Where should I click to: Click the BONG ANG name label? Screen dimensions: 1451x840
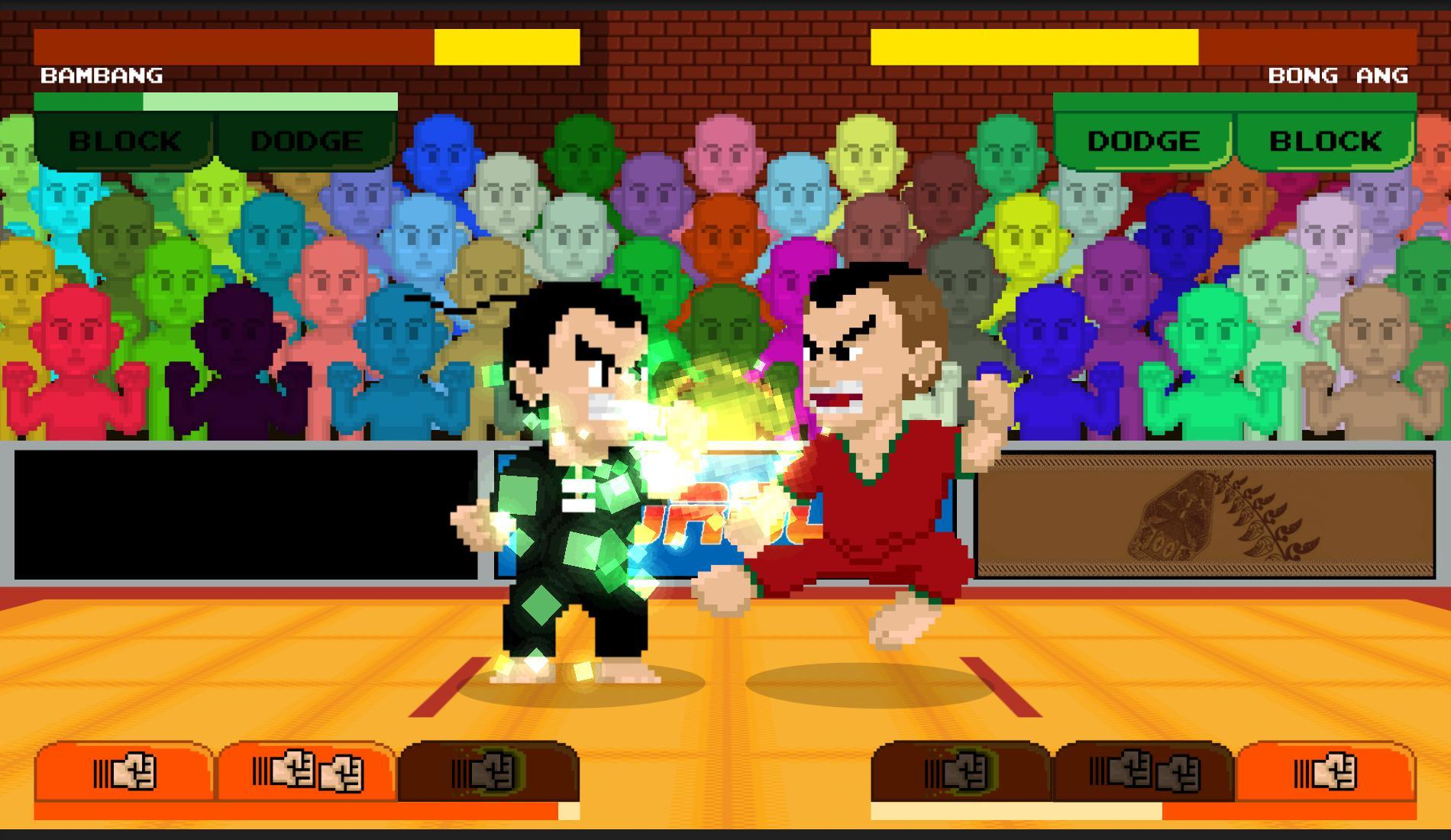[x=1338, y=76]
